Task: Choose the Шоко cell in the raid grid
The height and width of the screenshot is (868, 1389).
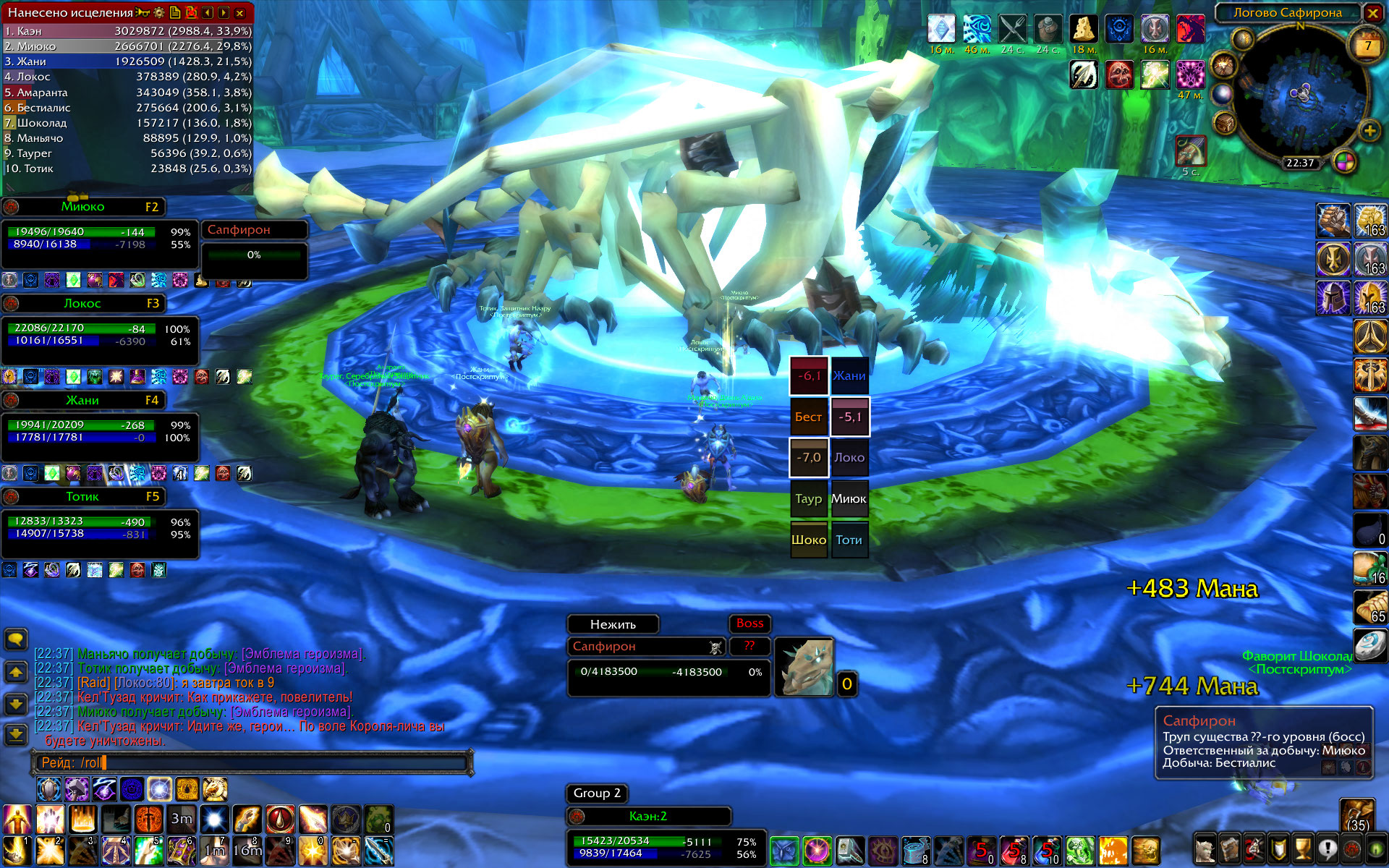Action: coord(808,540)
